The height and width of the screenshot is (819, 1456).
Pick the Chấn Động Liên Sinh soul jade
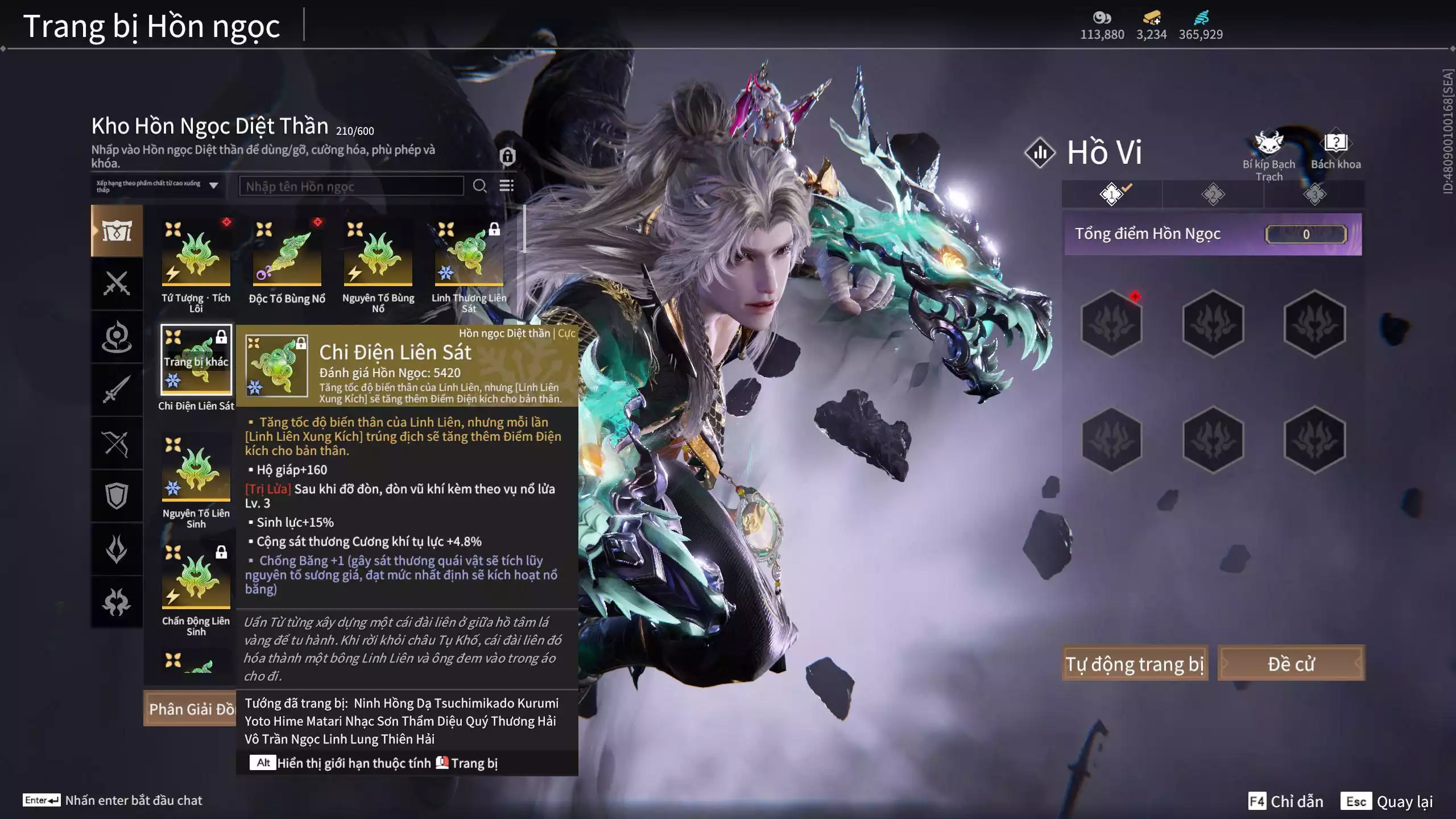click(x=196, y=577)
